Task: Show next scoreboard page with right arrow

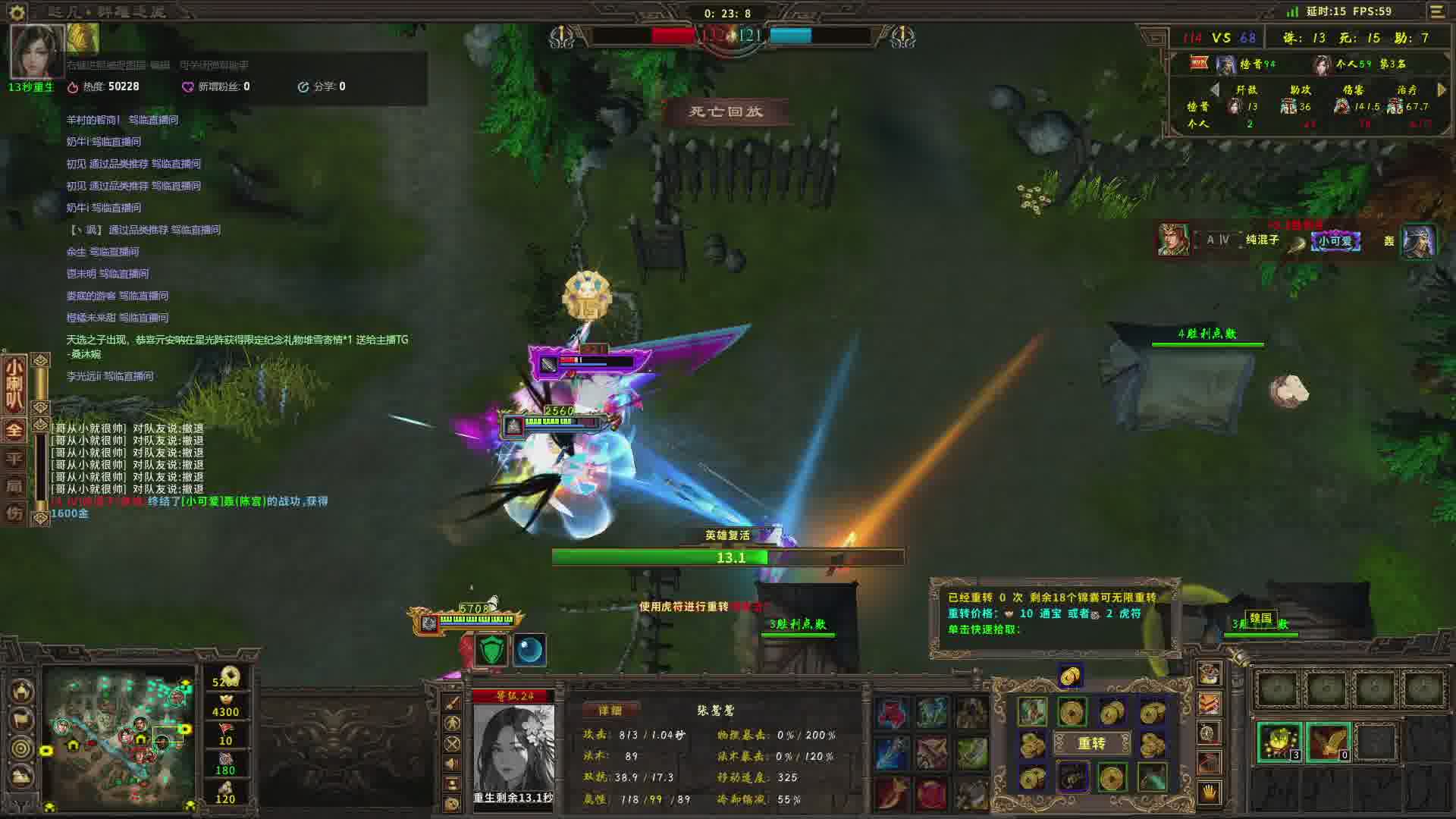Action: coord(1442,89)
